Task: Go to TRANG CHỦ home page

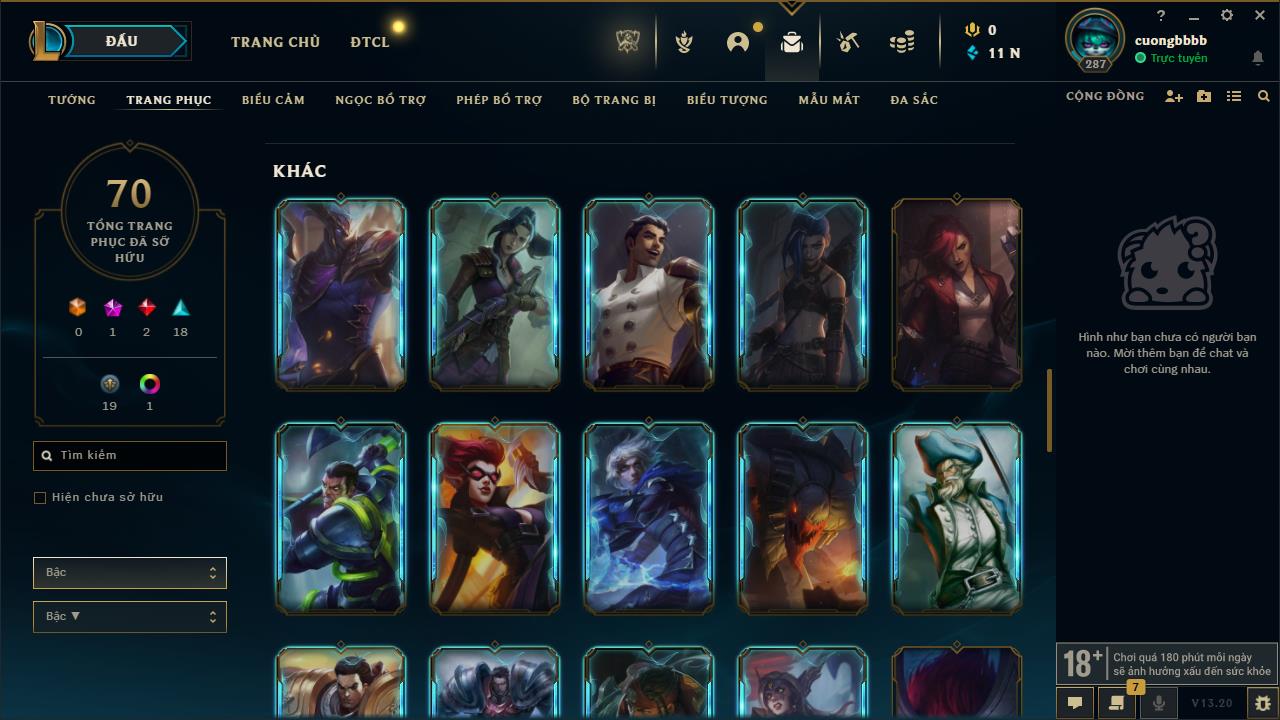Action: click(x=275, y=42)
